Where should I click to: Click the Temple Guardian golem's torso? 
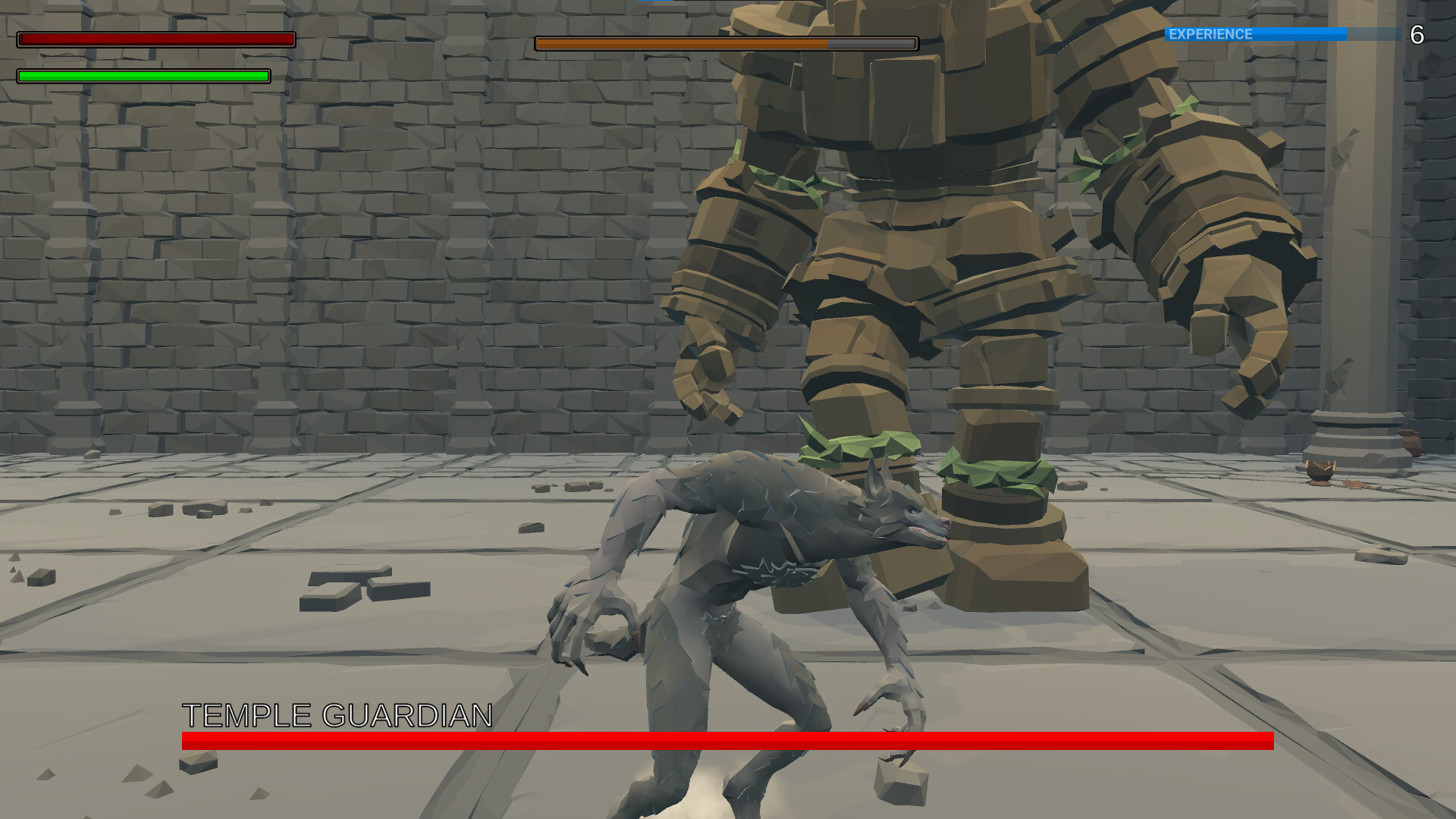[x=895, y=91]
